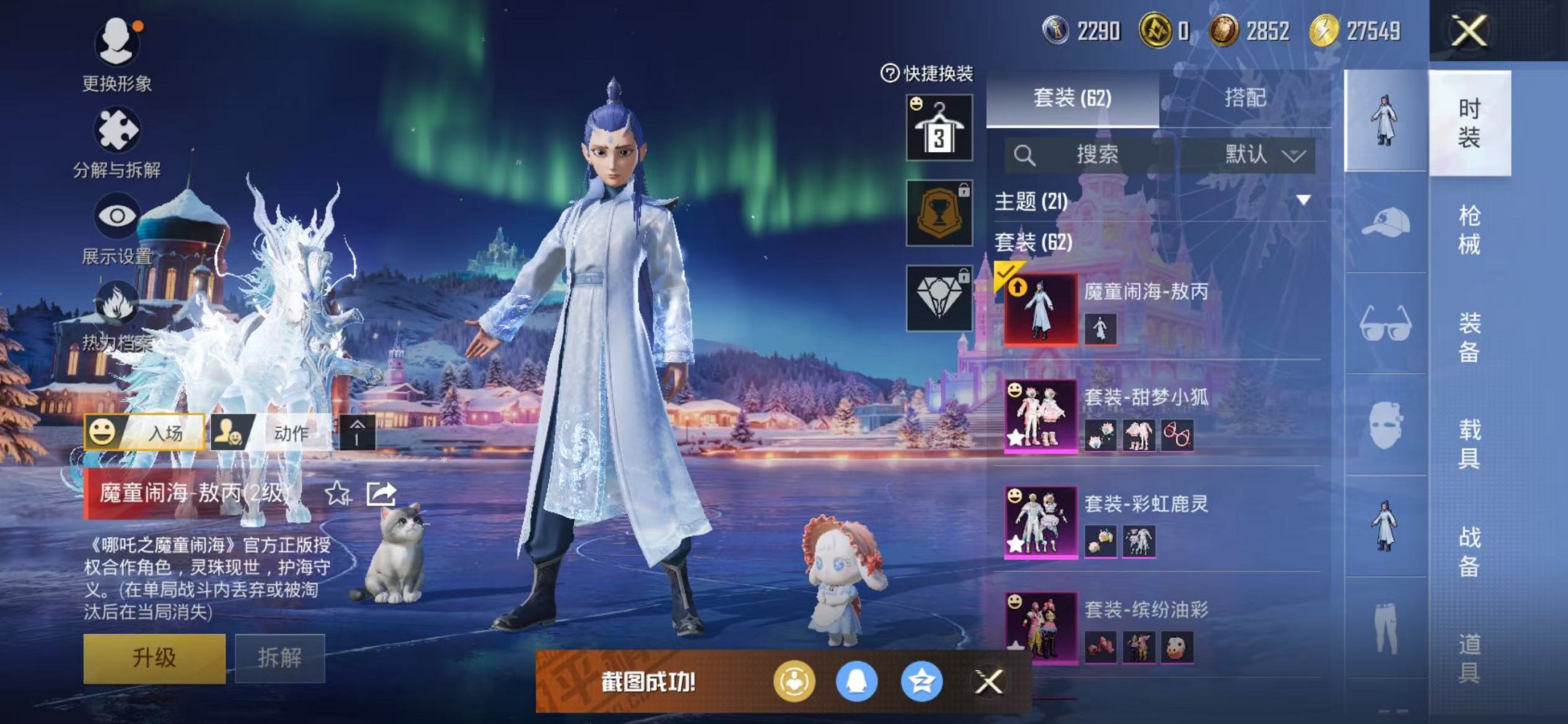This screenshot has height=724, width=1568.
Task: Open 展示设置 via the eye icon
Action: [119, 216]
